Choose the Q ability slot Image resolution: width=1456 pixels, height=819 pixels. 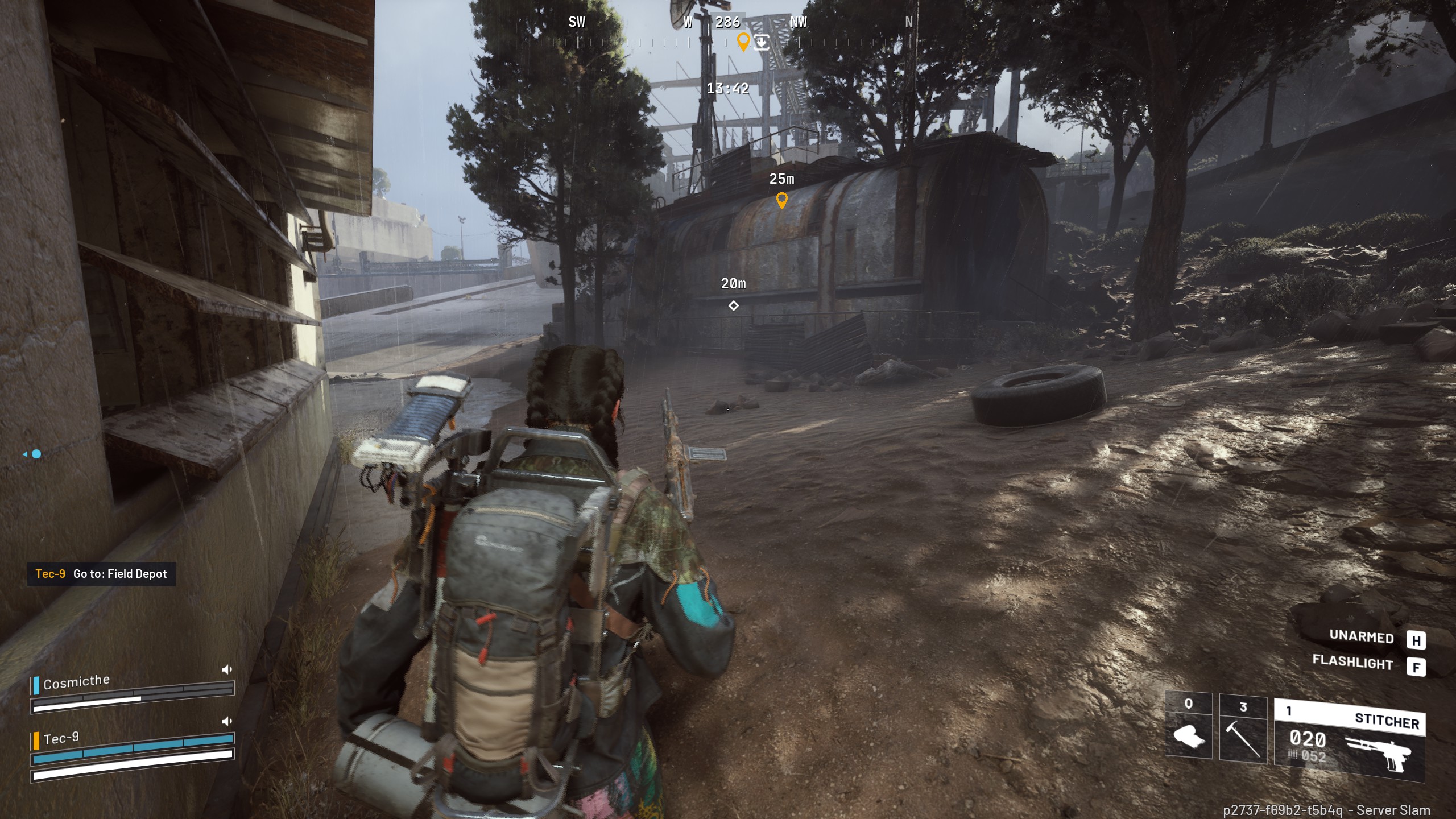[1188, 727]
